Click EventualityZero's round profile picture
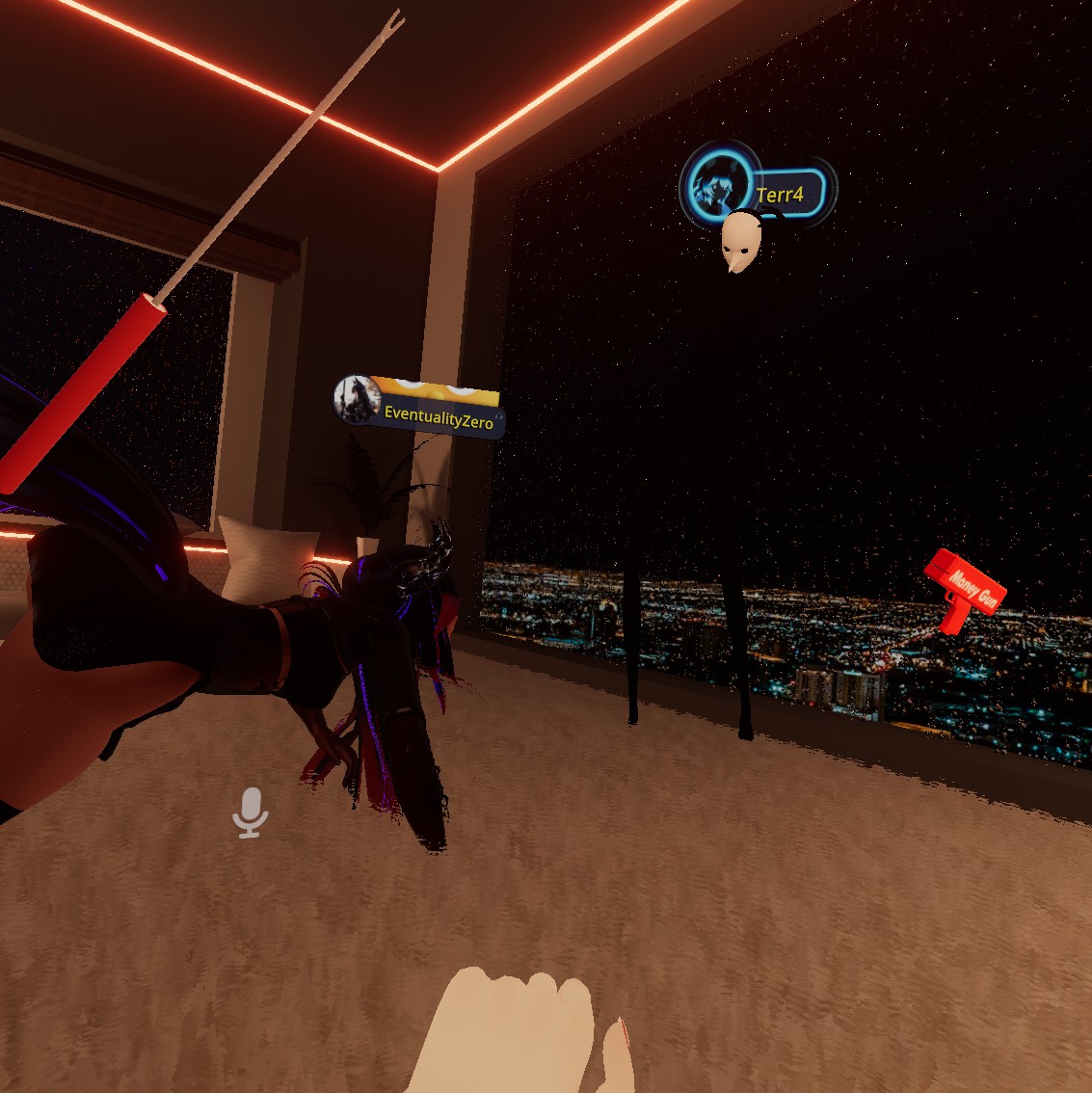This screenshot has height=1093, width=1092. 357,400
